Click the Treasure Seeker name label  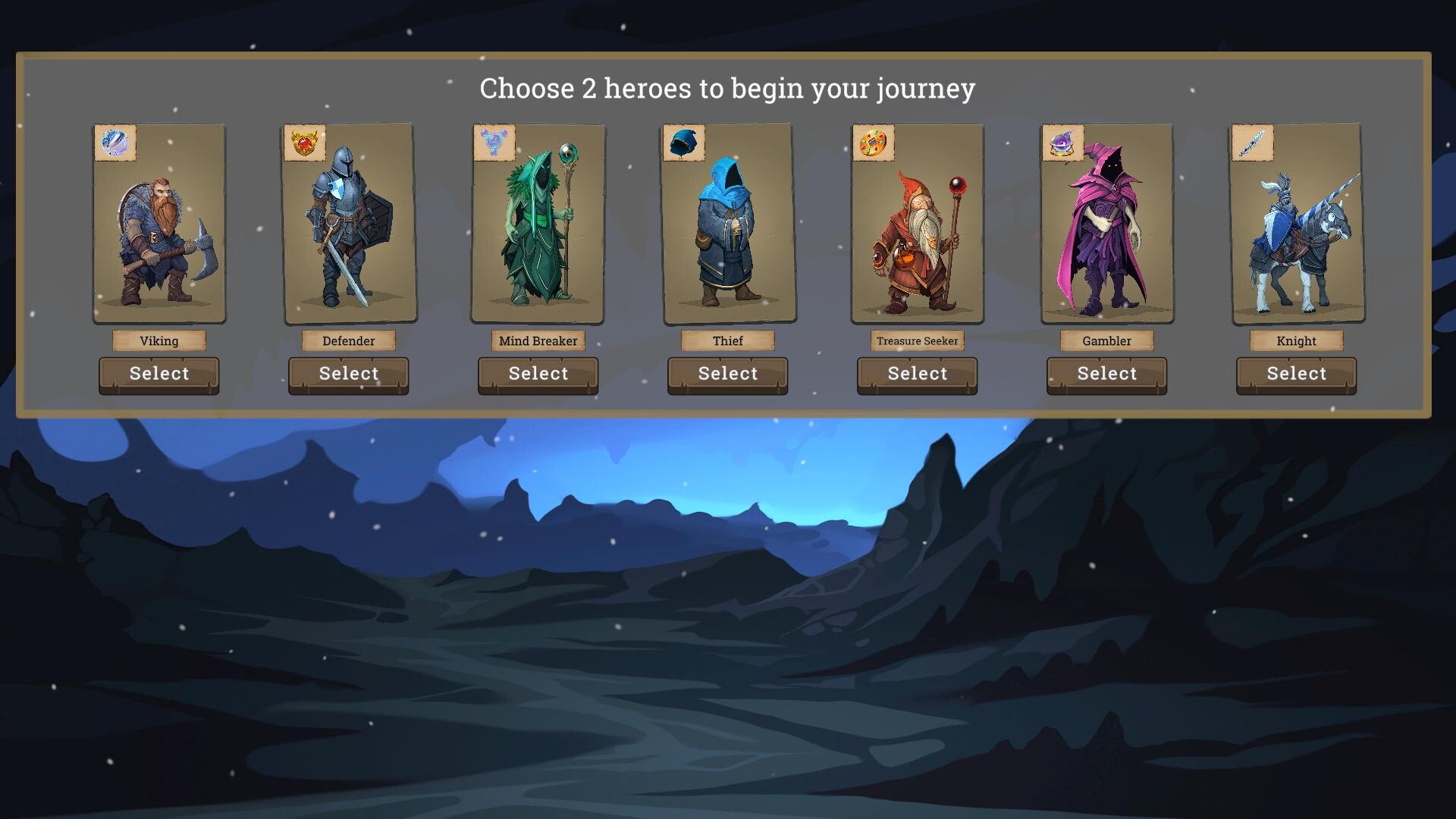pyautogui.click(x=916, y=340)
